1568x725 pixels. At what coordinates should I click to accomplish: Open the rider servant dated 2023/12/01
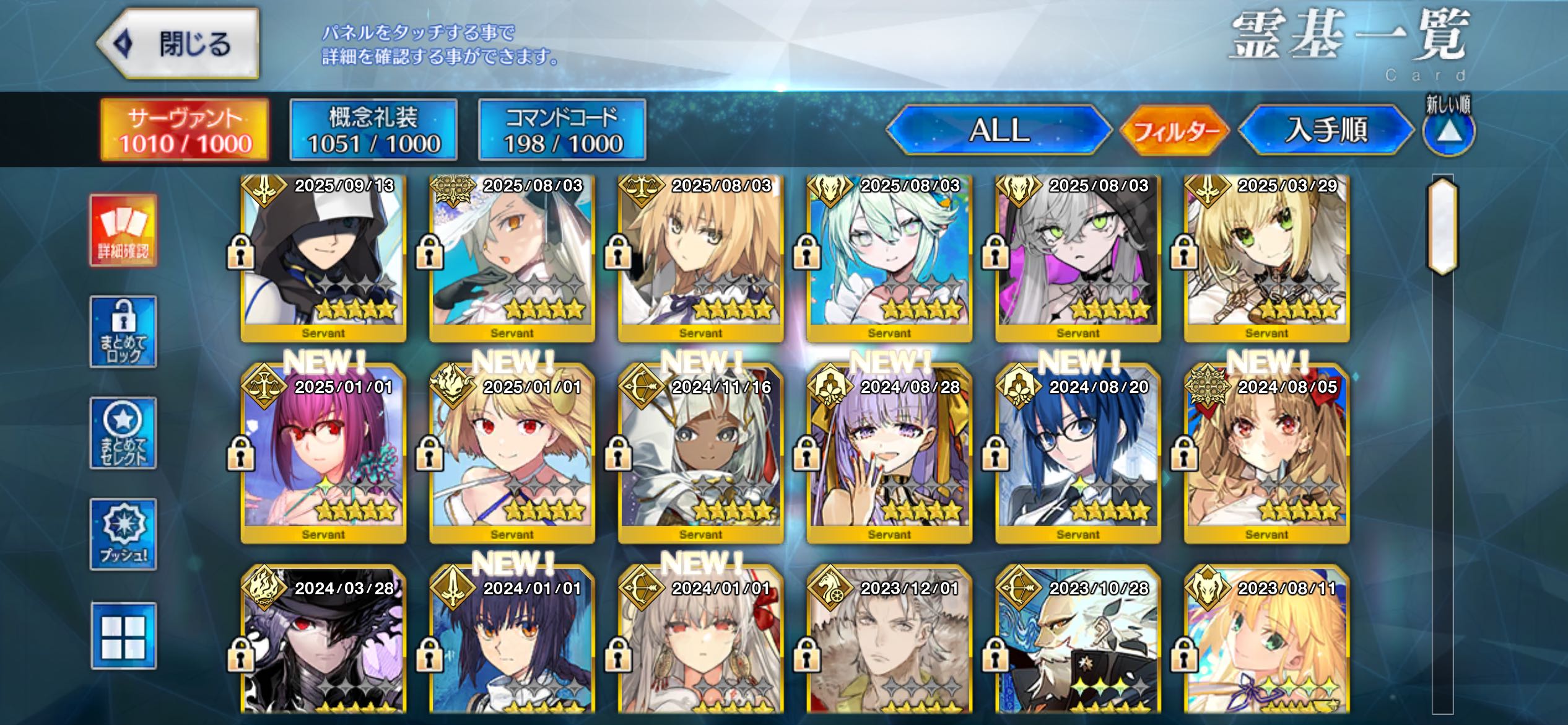click(889, 644)
